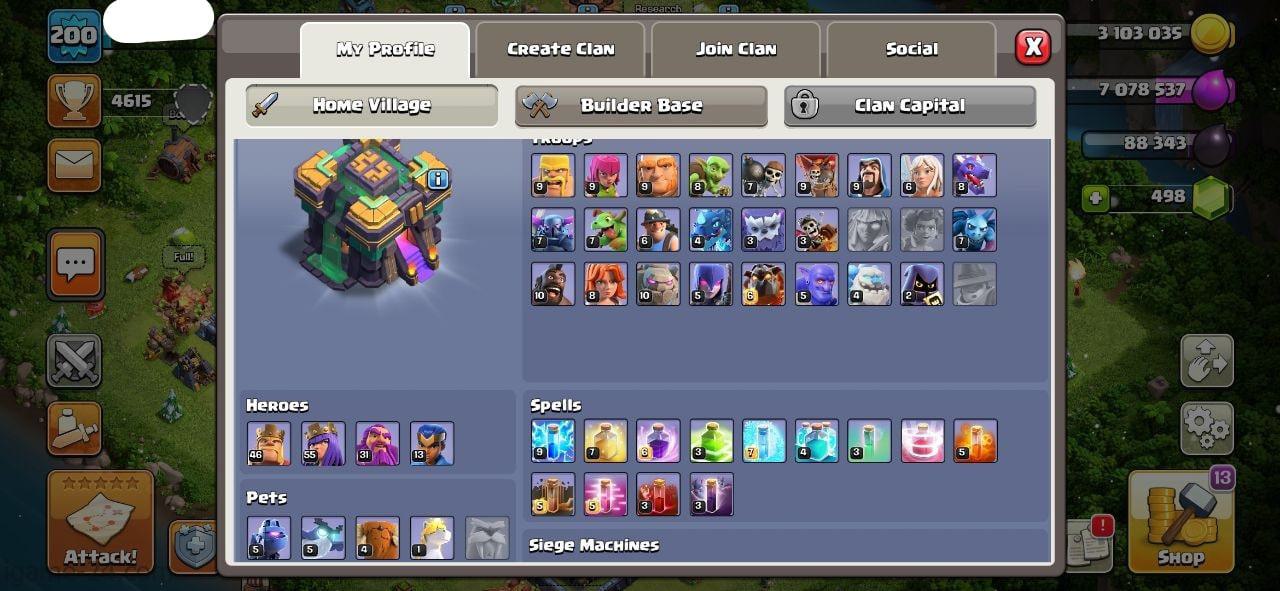Select the Hog Rider troop icon
The width and height of the screenshot is (1280, 591).
(553, 284)
